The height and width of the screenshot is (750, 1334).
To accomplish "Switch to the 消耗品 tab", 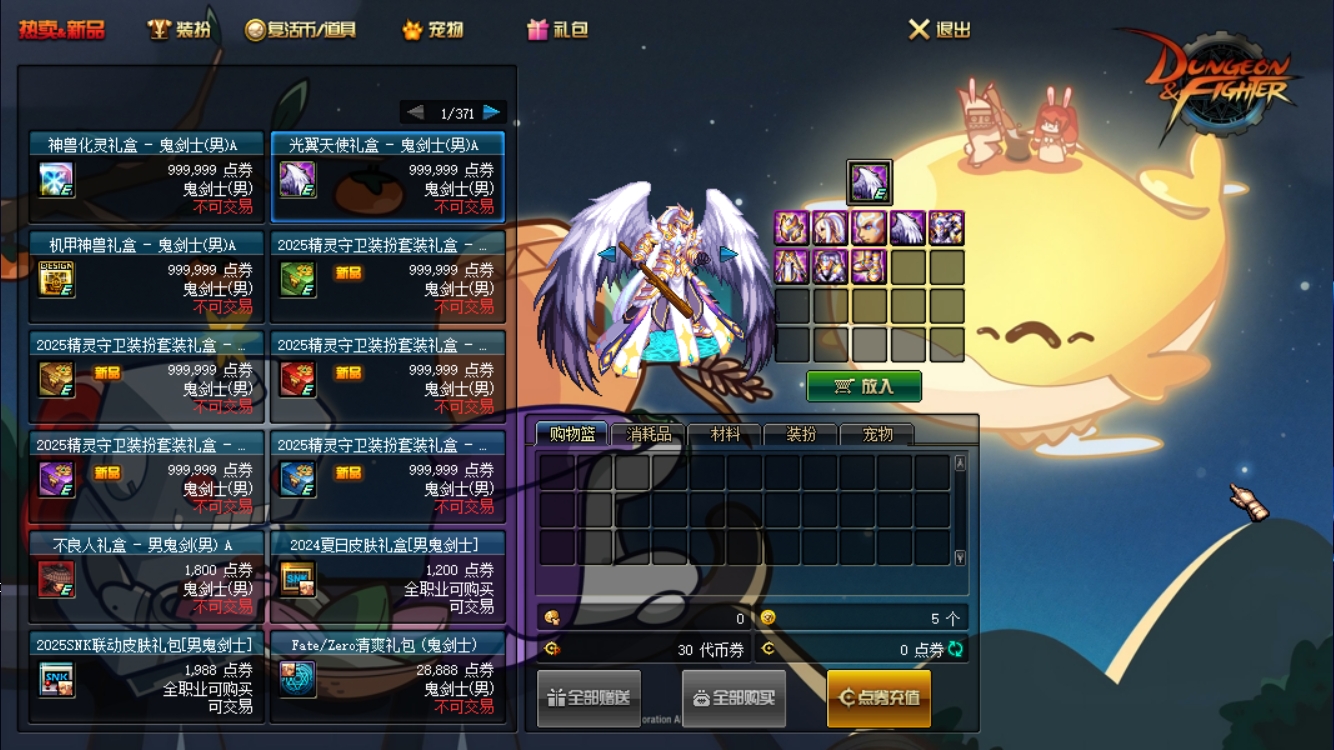I will [649, 435].
